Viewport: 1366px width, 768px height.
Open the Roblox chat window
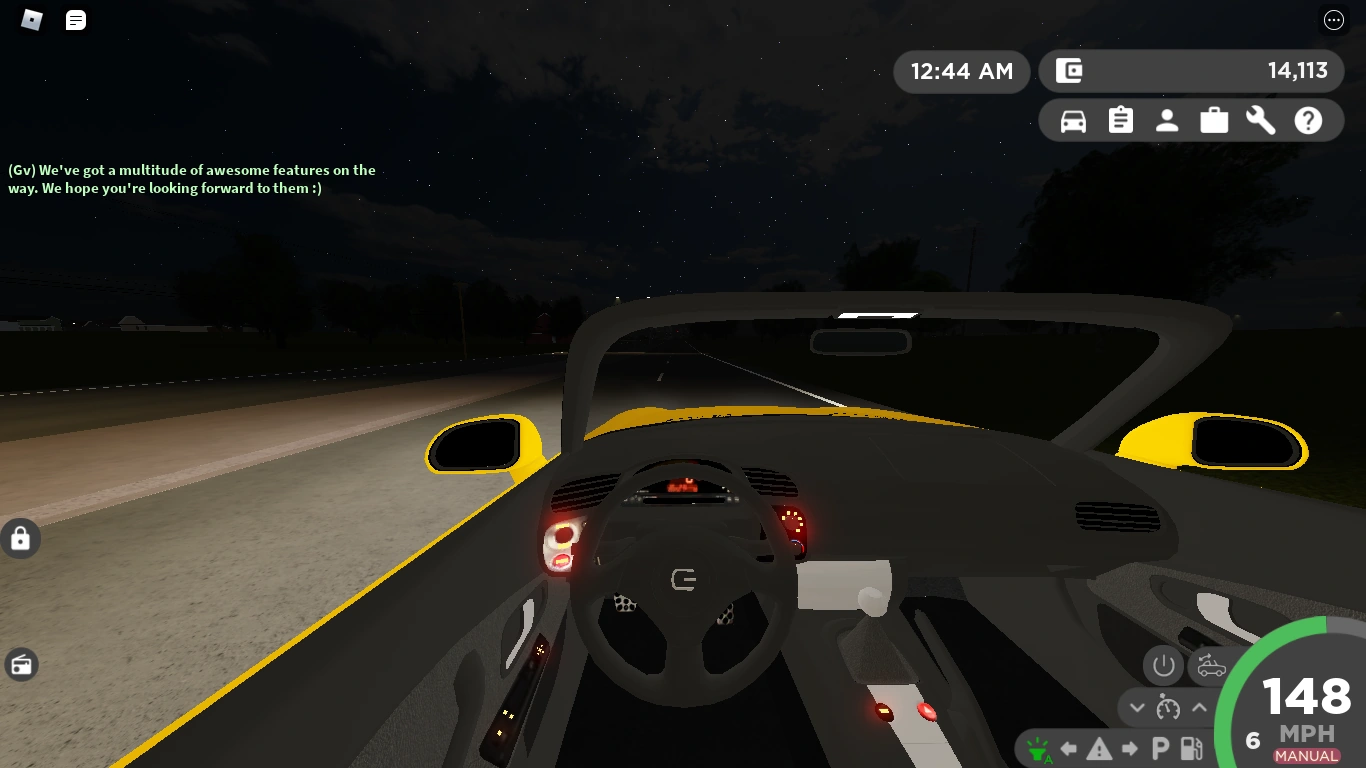75,20
